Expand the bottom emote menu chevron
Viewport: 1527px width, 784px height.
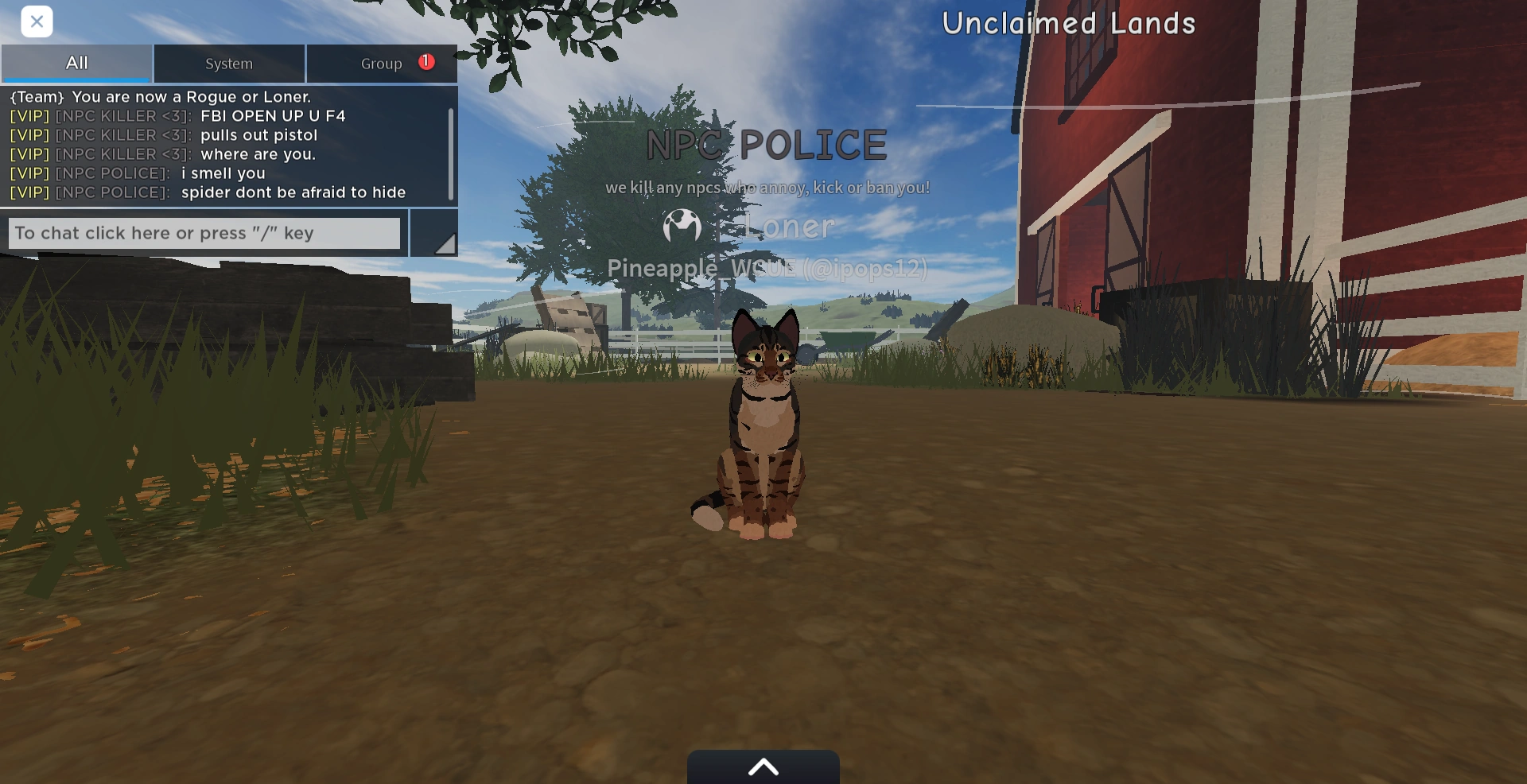coord(763,766)
